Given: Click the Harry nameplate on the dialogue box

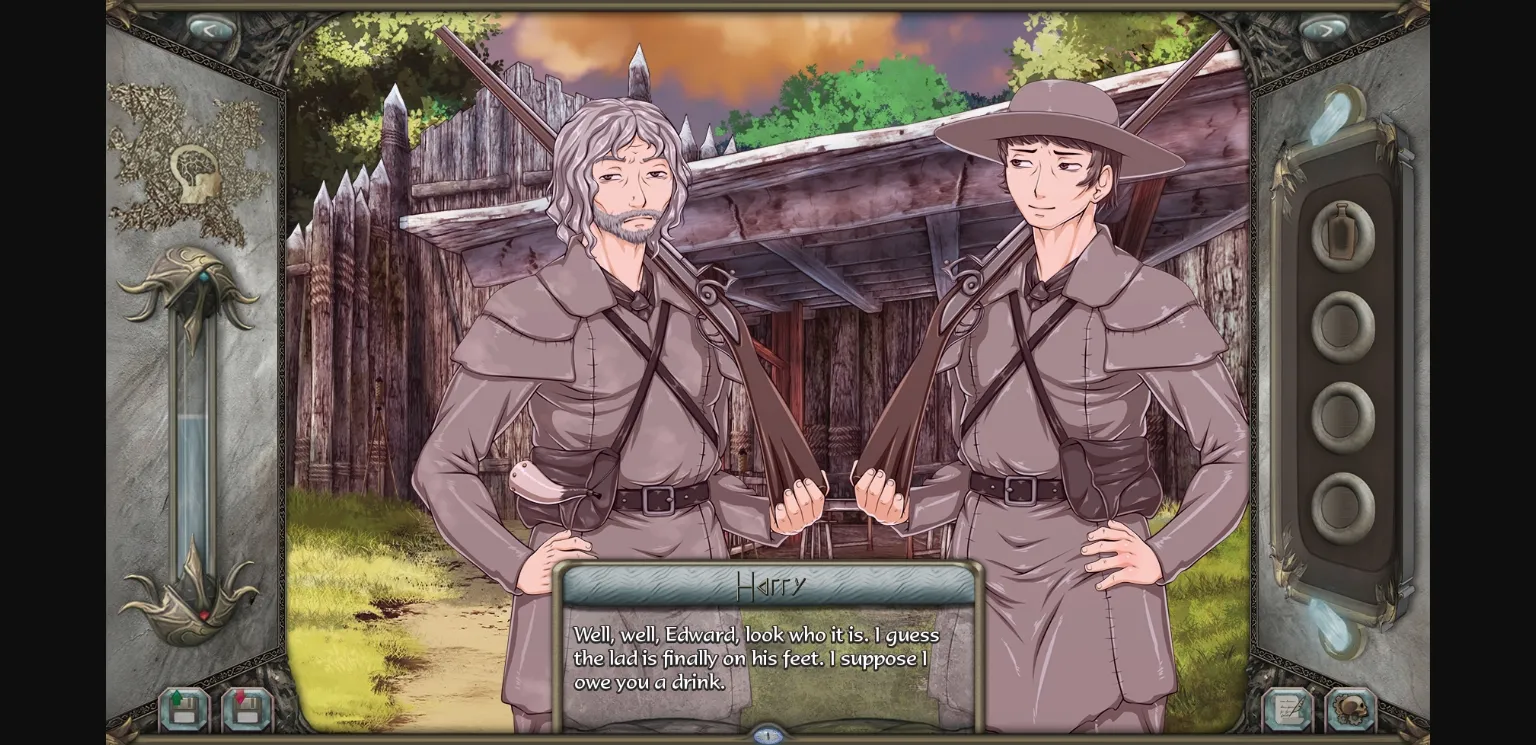Looking at the screenshot, I should click(x=768, y=587).
